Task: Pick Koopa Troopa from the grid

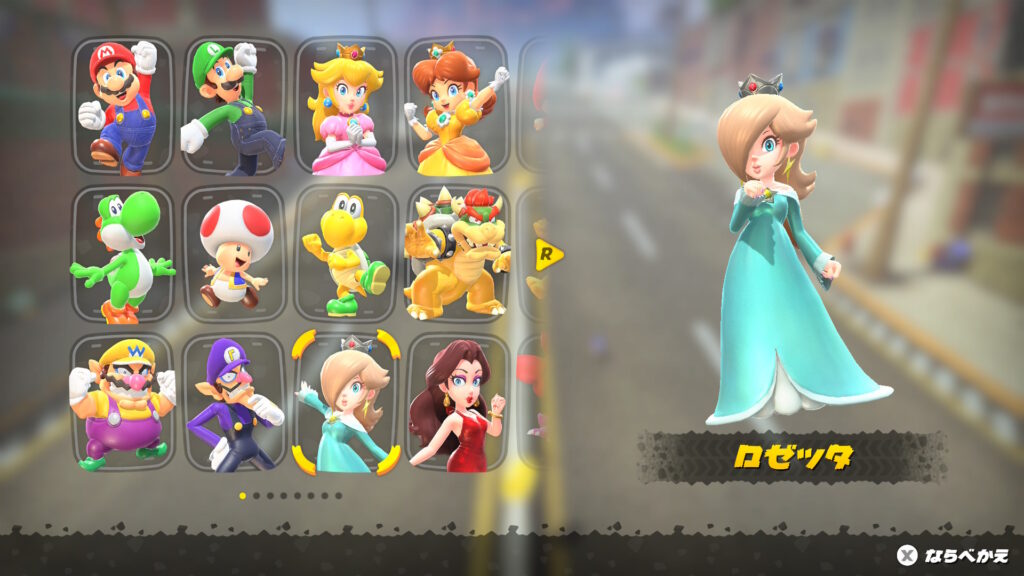Action: (346, 254)
